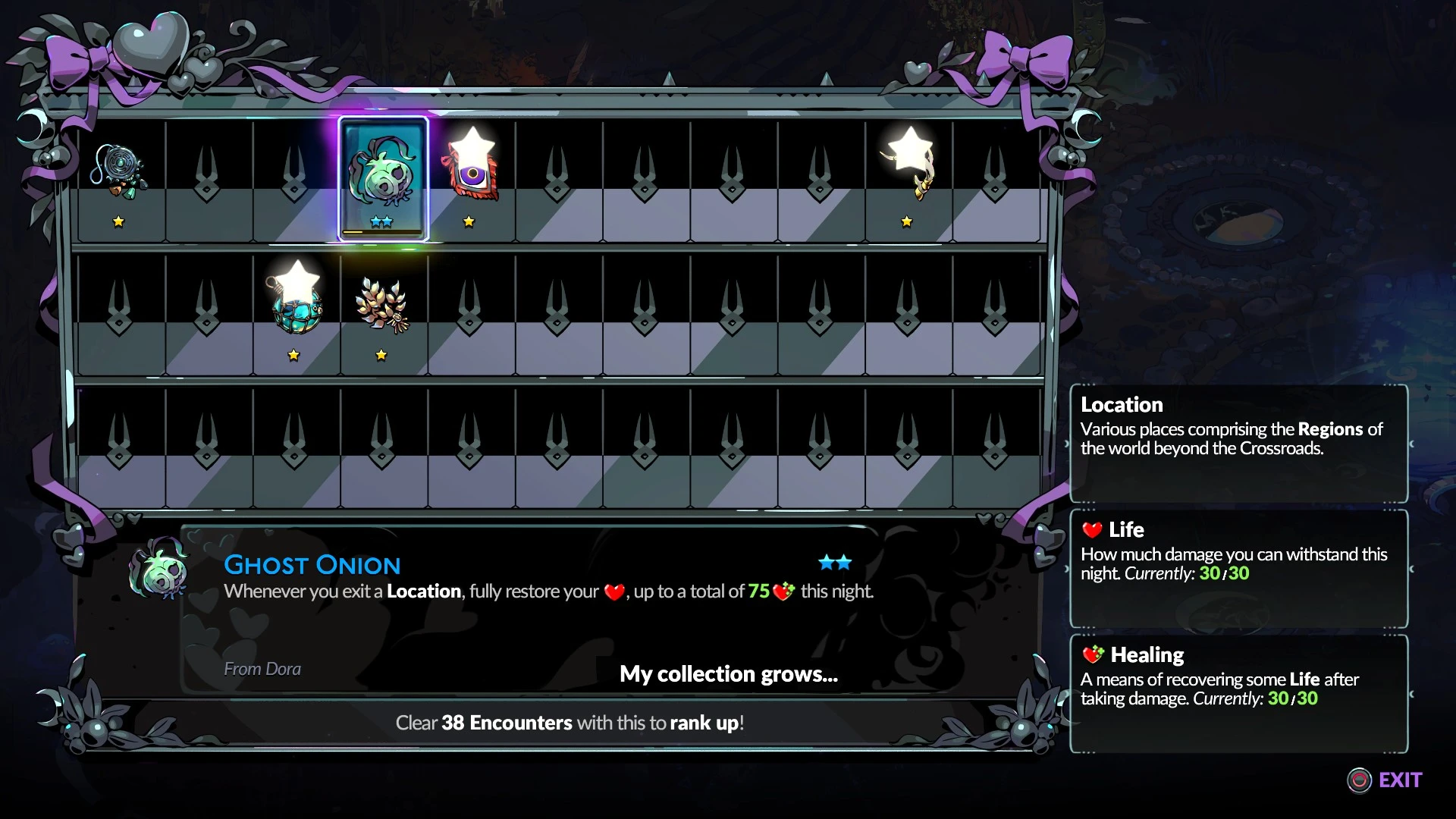Click the controller button glyph beside EXIT
This screenshot has width=1456, height=819.
pos(1360,780)
